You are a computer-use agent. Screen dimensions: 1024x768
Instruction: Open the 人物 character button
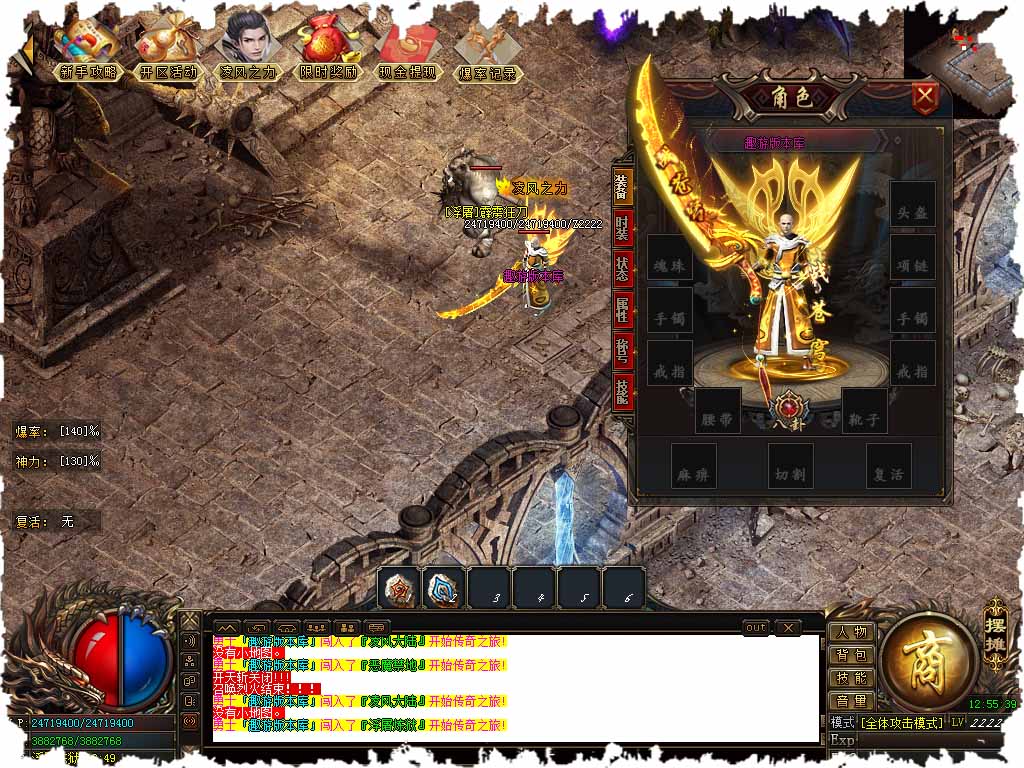pyautogui.click(x=851, y=632)
